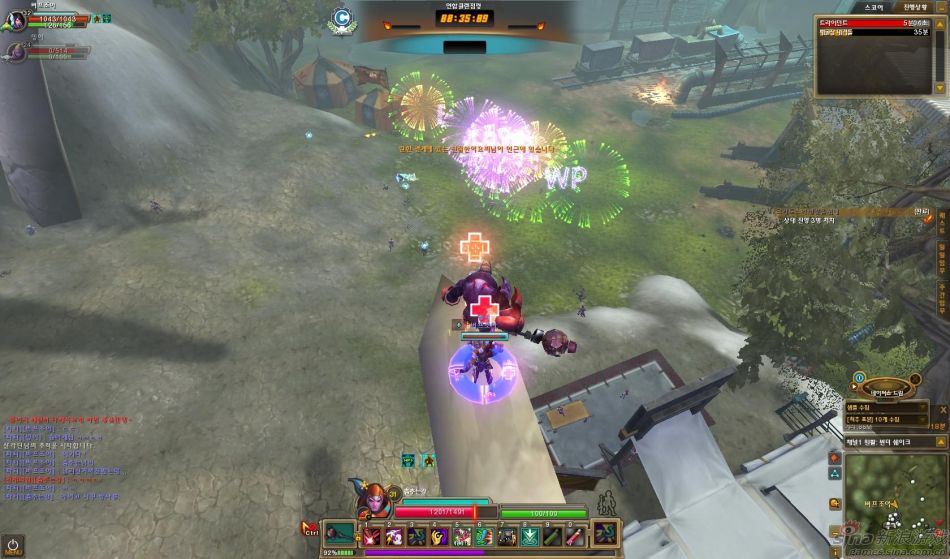Use the yellow hand skill in slot 4
Screen dimensions: 950x559
tap(440, 537)
